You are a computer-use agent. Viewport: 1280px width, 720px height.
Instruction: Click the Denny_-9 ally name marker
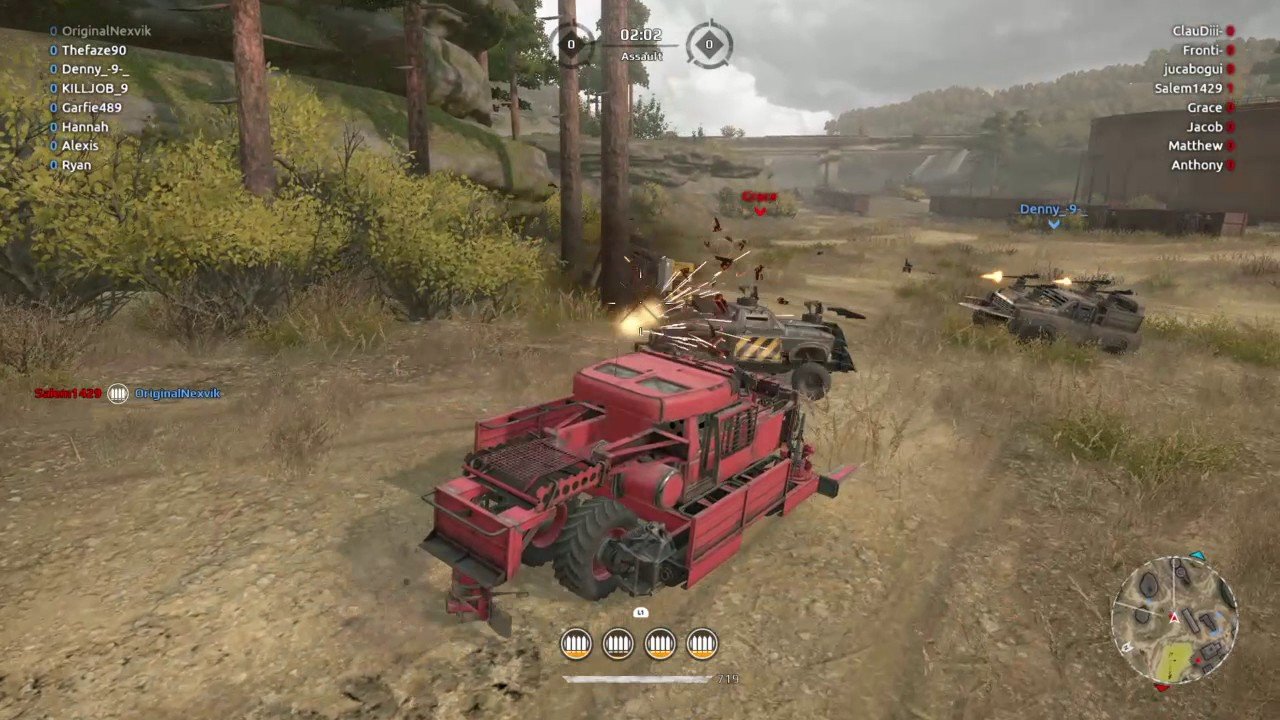tap(1050, 210)
